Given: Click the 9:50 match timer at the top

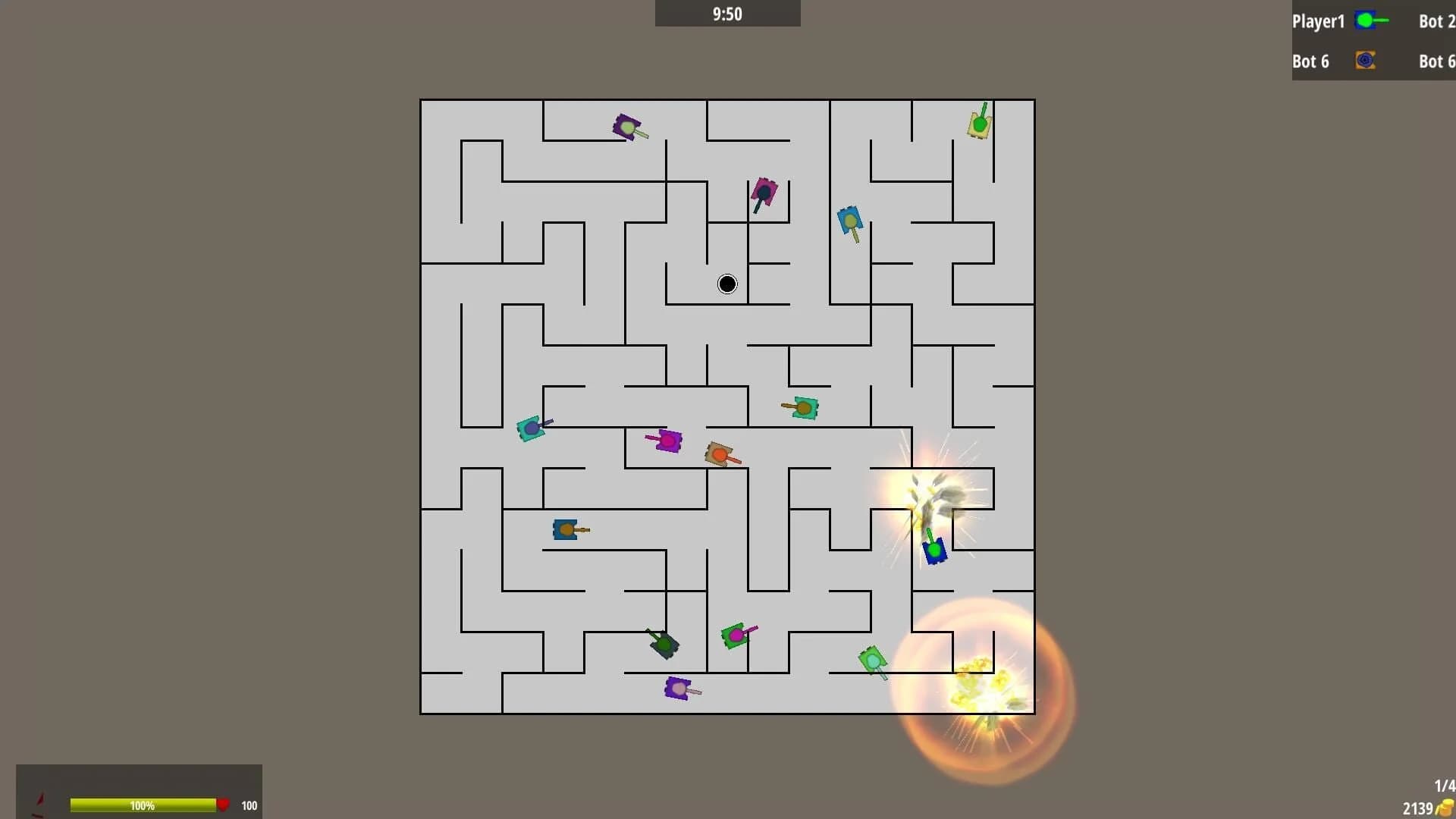Looking at the screenshot, I should tap(726, 13).
